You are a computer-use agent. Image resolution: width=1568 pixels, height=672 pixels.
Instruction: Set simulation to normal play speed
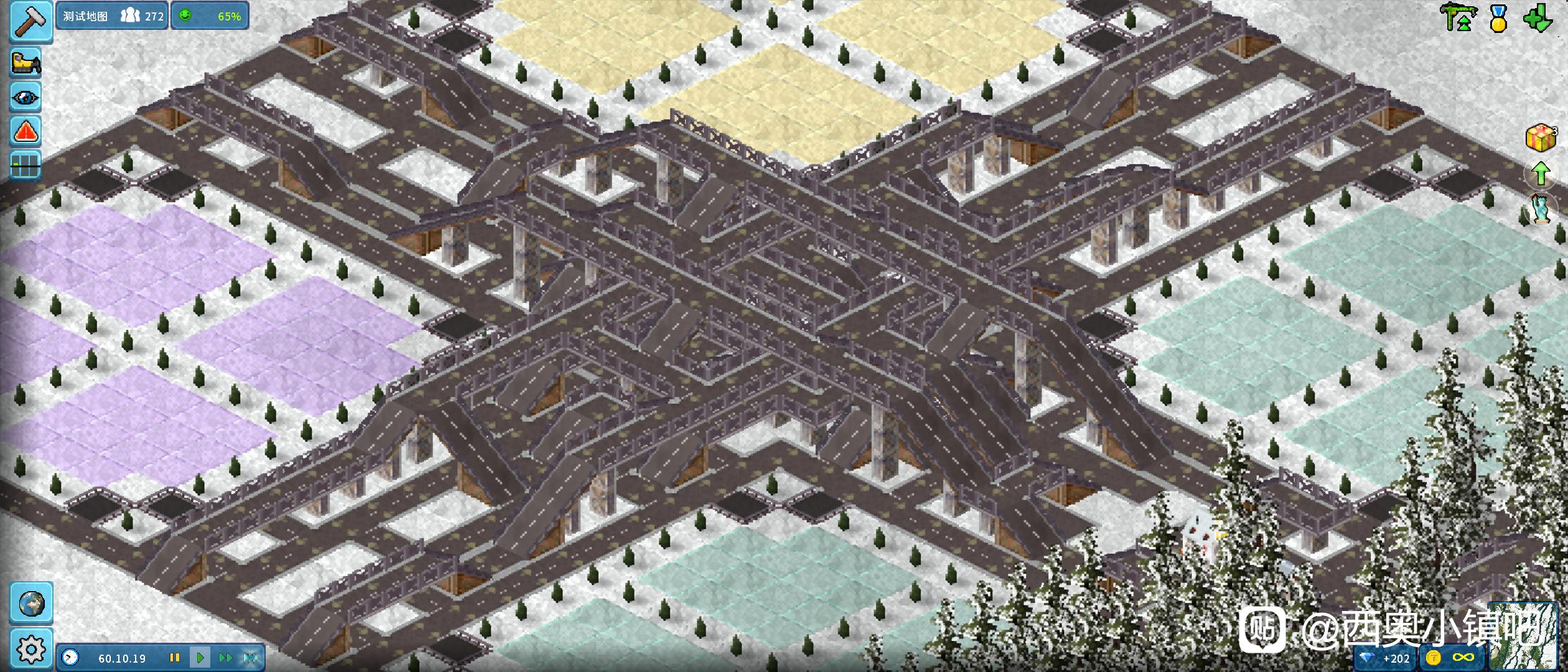click(200, 658)
